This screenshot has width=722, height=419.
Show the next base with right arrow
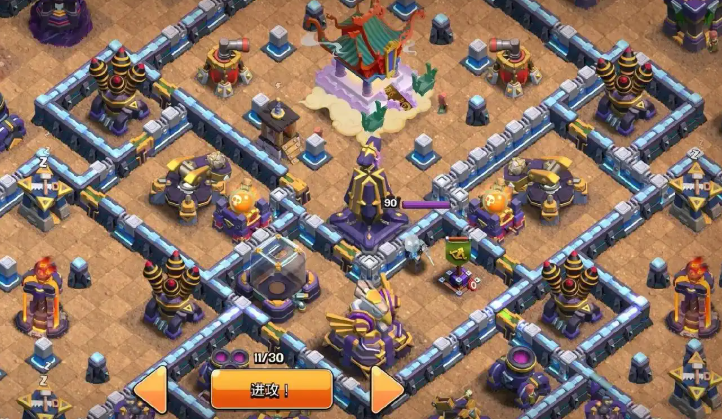[387, 390]
